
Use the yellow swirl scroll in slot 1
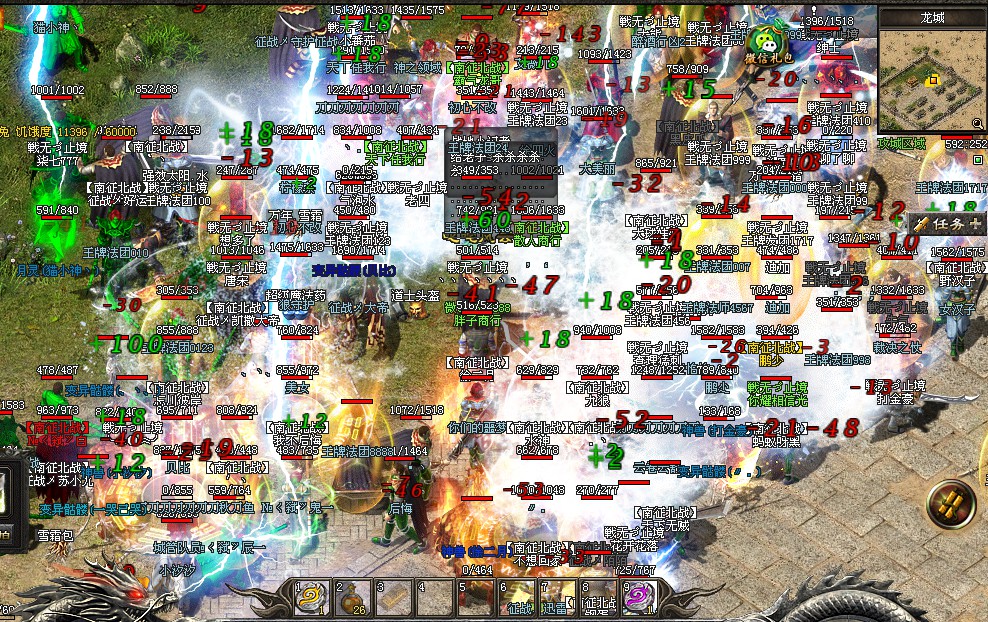[312, 598]
